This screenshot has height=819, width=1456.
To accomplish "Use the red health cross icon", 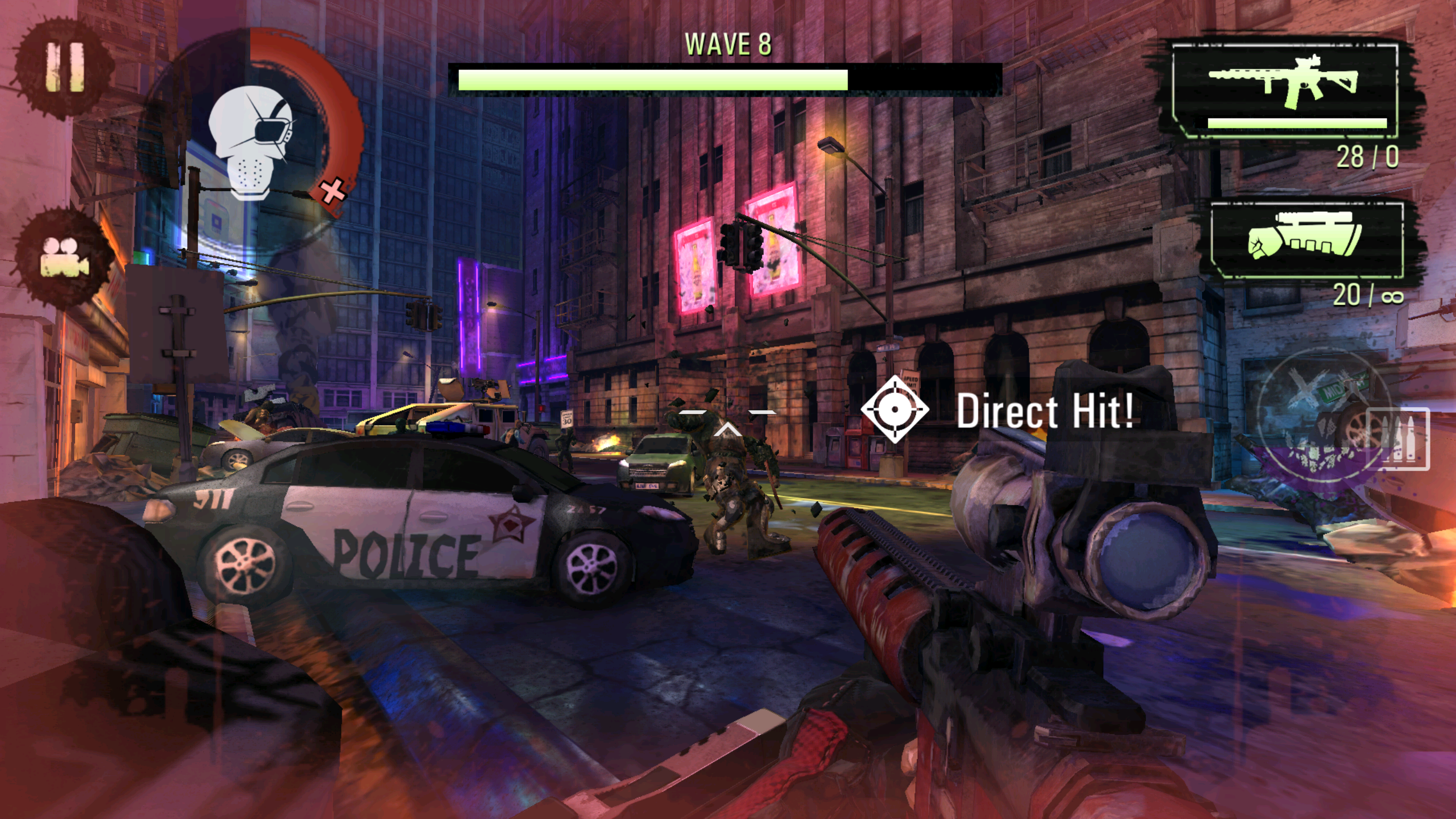I will [x=333, y=191].
